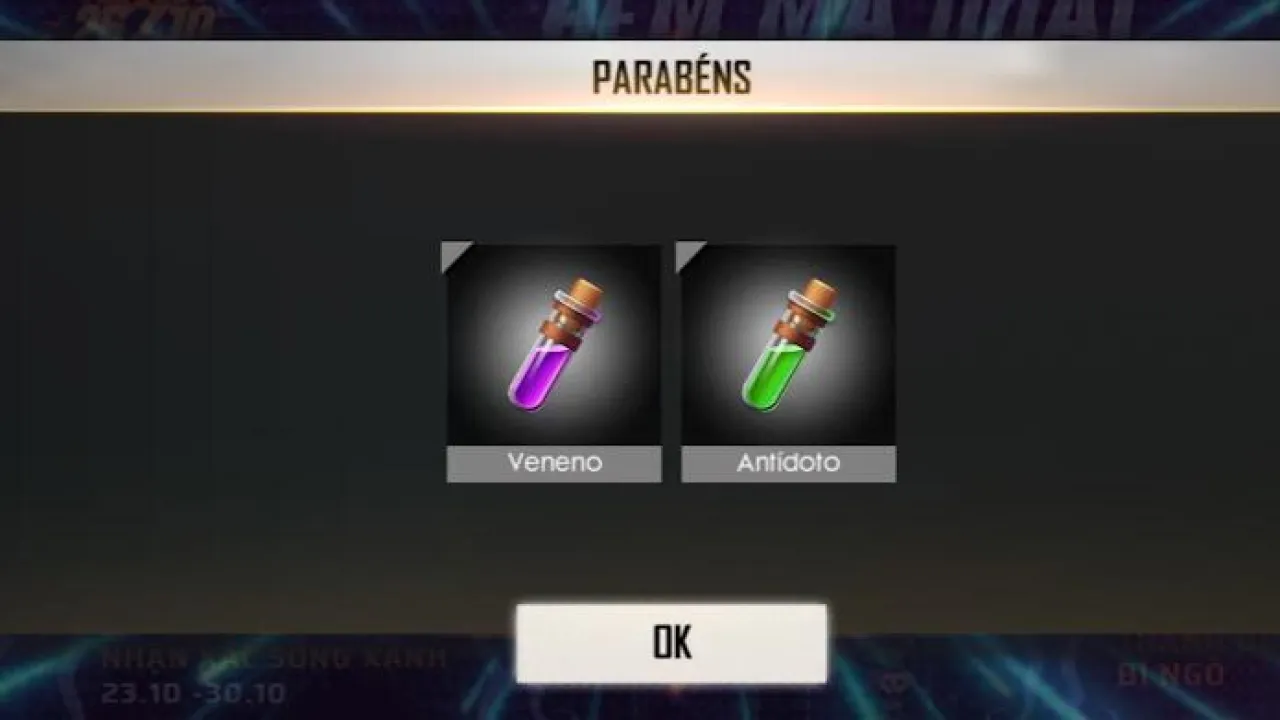Click the NHẬN XÀI SÚNG XANH event banner
The image size is (1280, 720).
pyautogui.click(x=275, y=655)
